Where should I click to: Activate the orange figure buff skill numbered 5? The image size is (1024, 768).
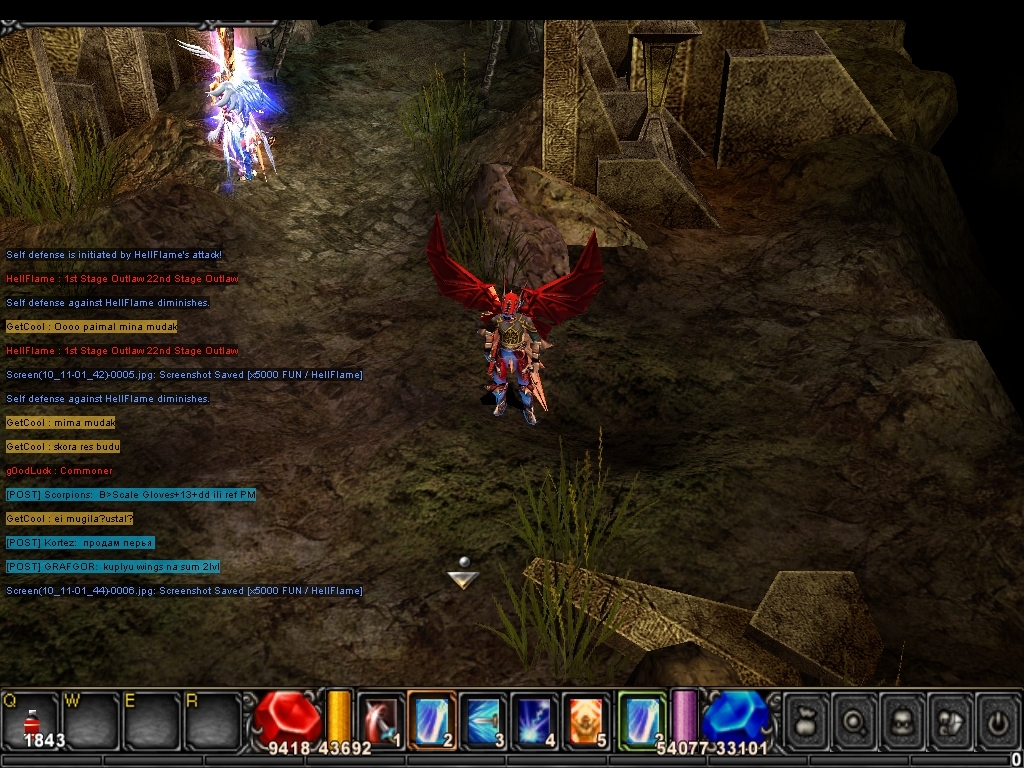(587, 720)
